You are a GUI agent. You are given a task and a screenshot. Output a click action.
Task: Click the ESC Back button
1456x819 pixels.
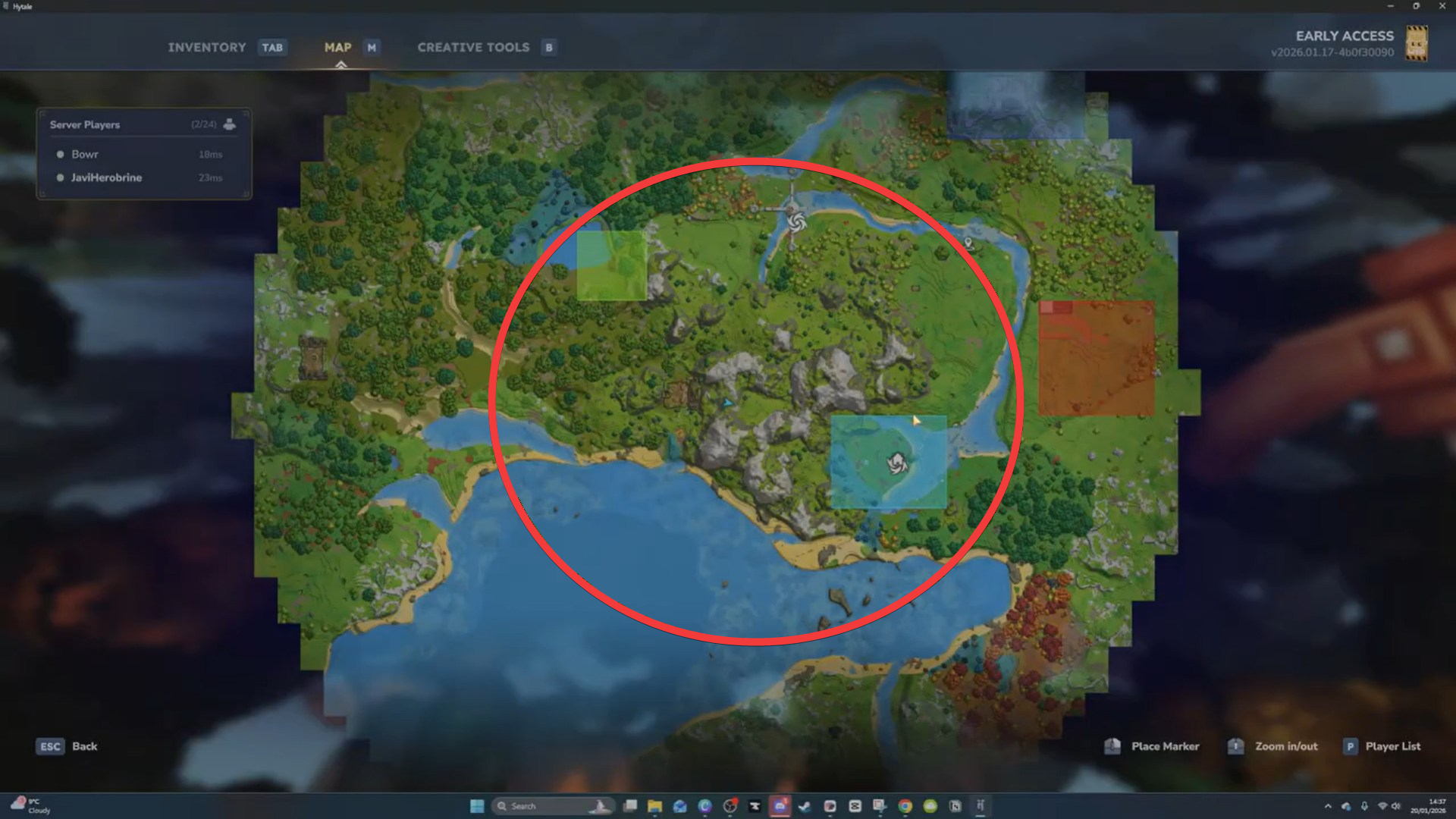pyautogui.click(x=67, y=746)
